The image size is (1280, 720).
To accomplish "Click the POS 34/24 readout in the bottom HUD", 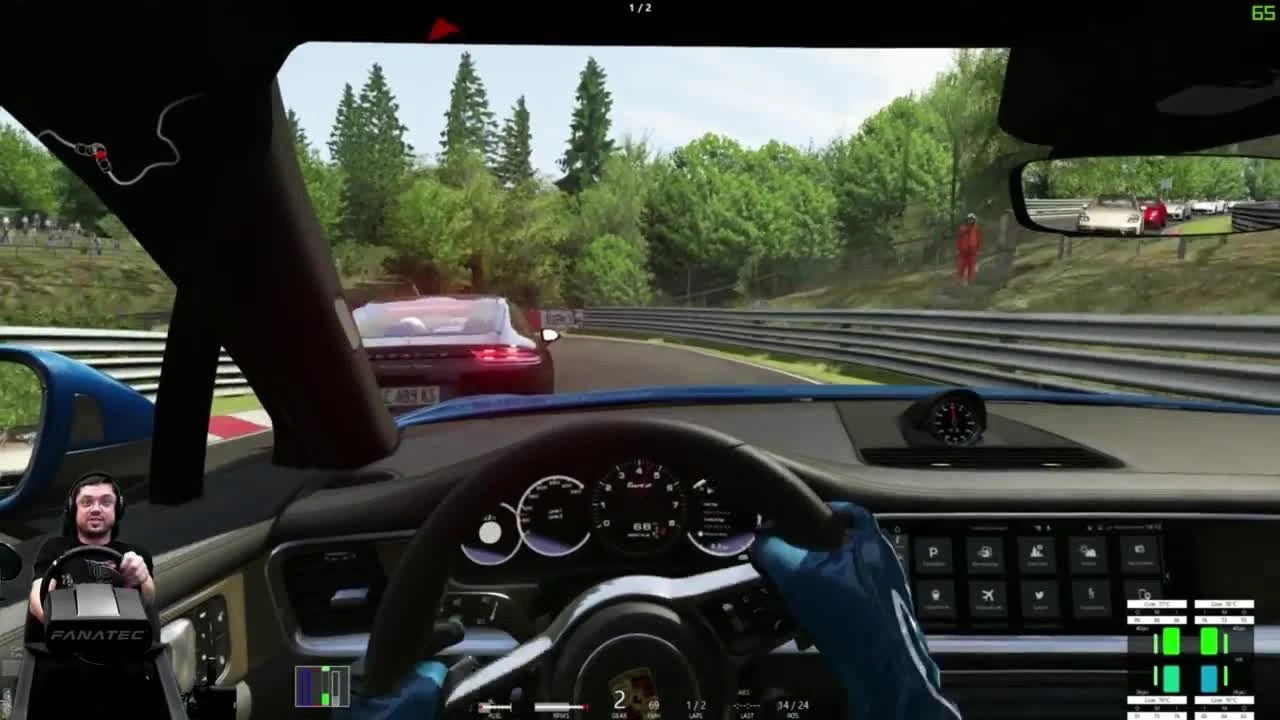I will coord(793,703).
